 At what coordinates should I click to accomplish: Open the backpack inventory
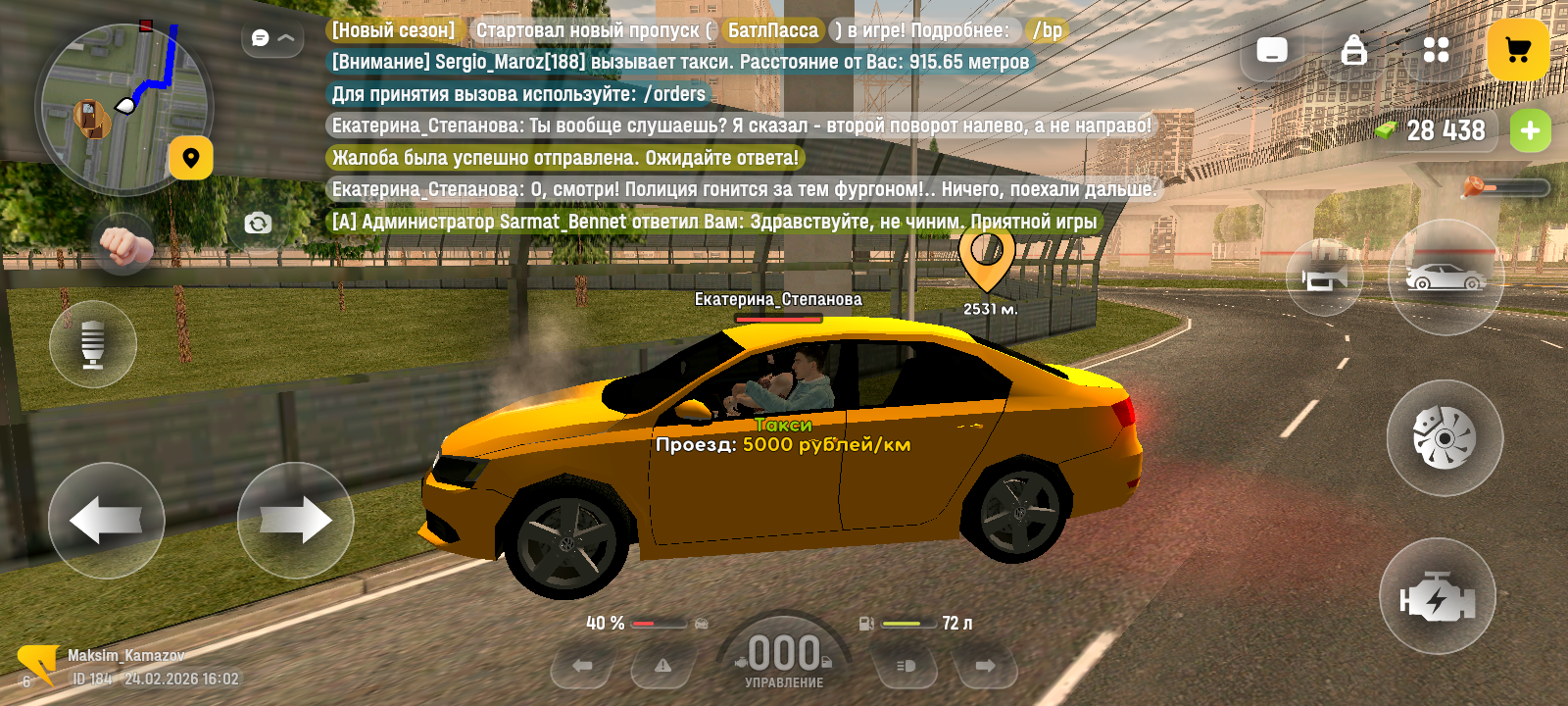point(1353,50)
